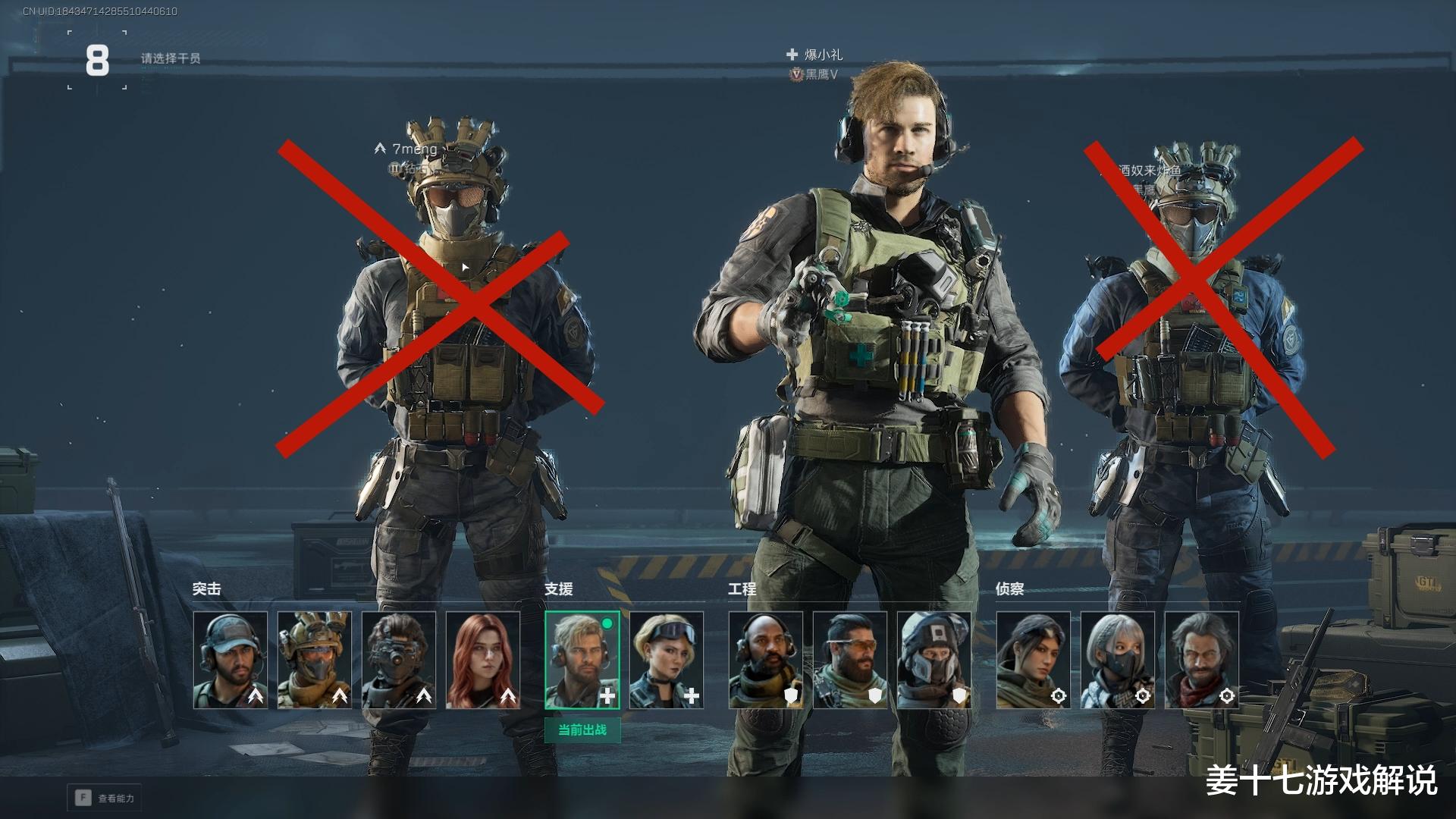Select the silver-haired masked recon operator
The image size is (1456, 819).
click(1118, 661)
